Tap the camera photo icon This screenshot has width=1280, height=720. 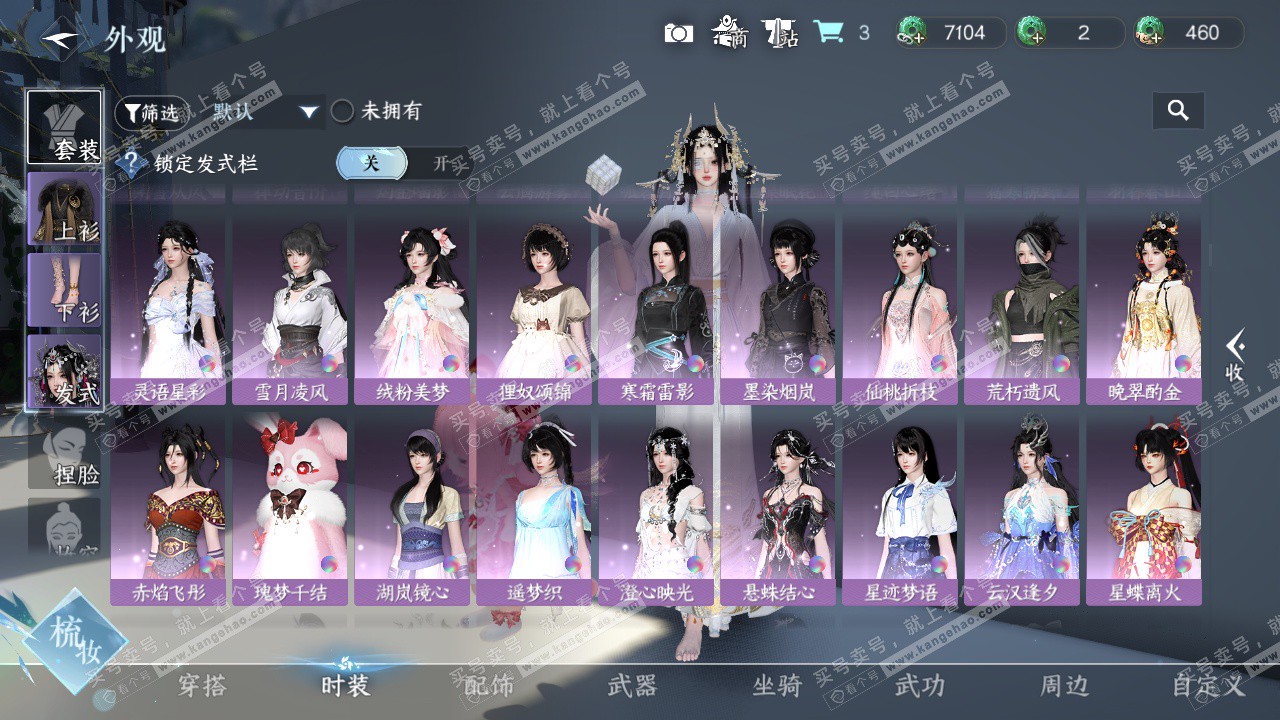678,33
